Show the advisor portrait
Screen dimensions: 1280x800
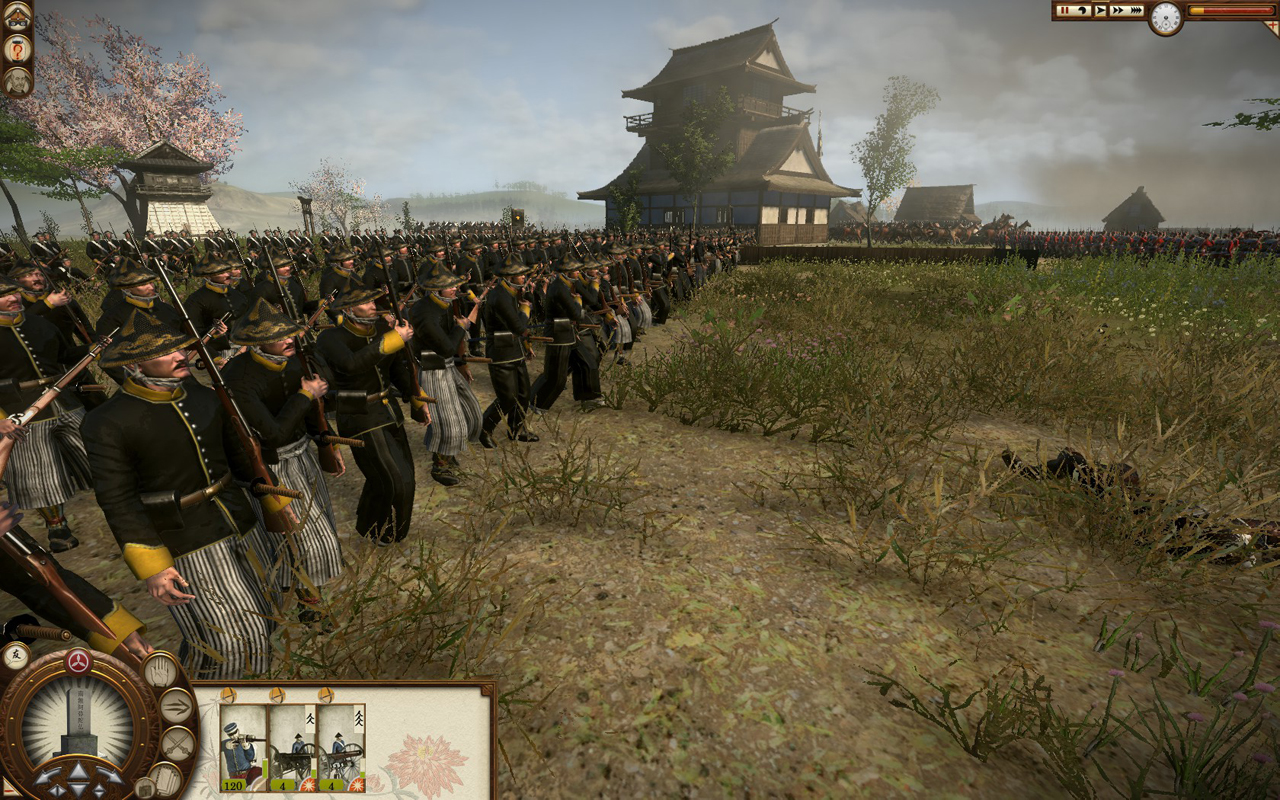point(17,81)
